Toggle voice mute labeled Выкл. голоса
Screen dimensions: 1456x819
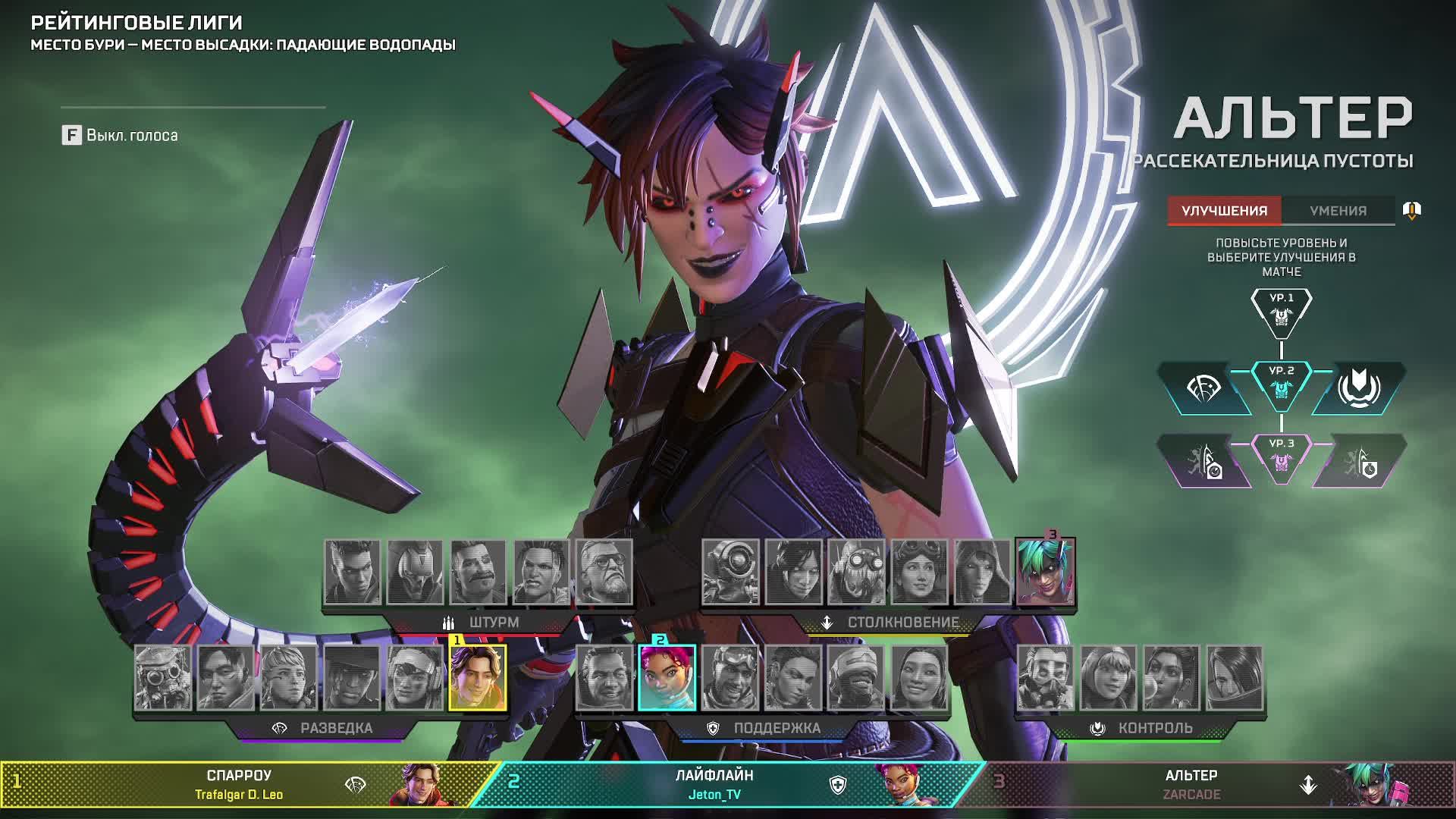coord(121,136)
